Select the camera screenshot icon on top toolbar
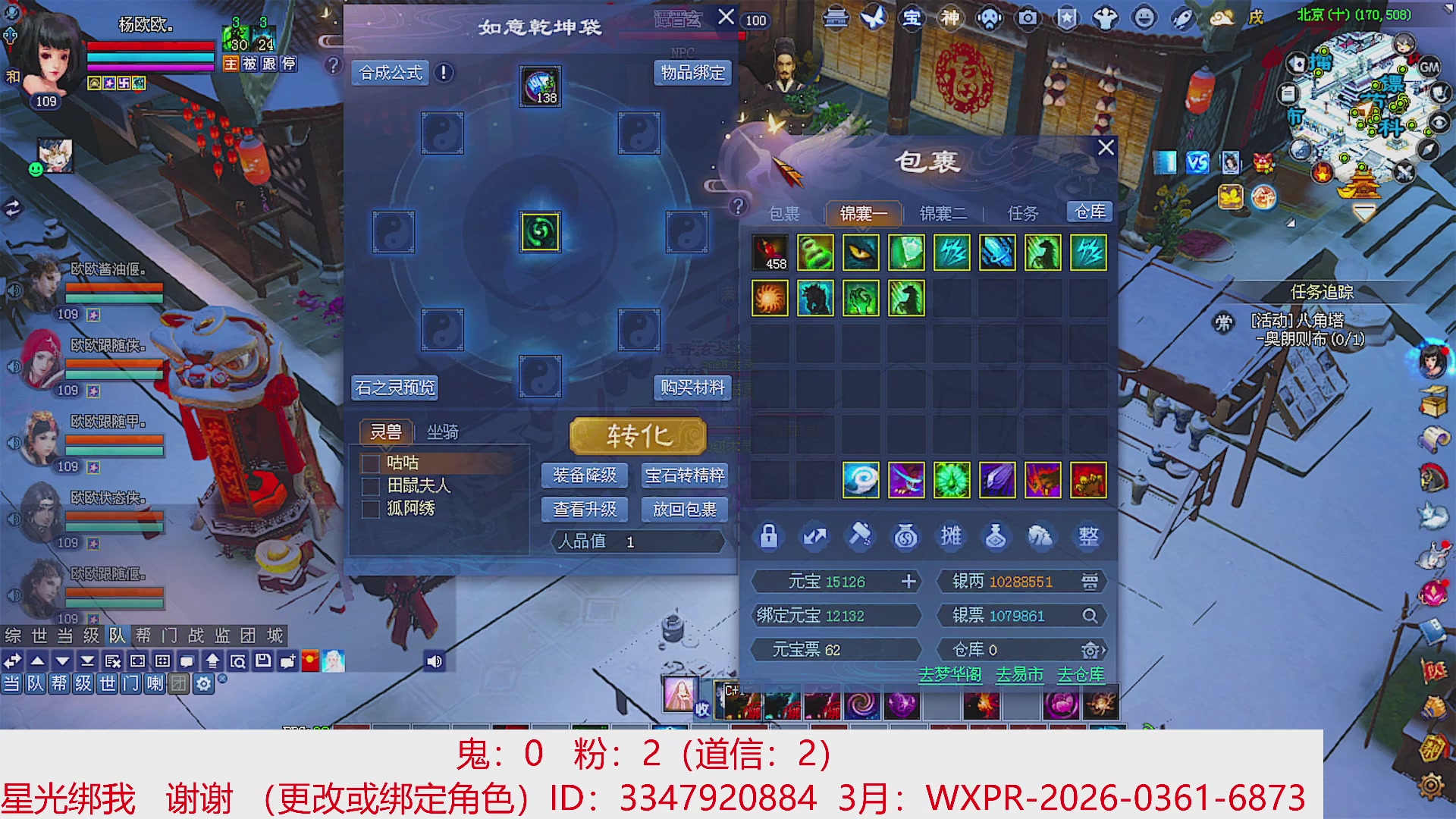The image size is (1456, 819). (x=1027, y=19)
